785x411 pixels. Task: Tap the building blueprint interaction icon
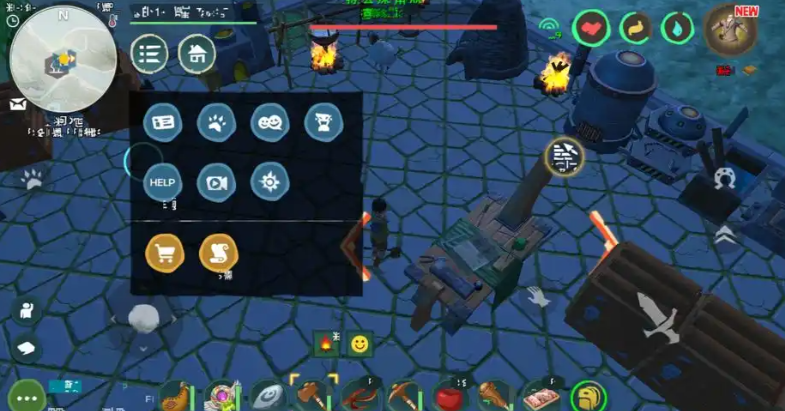(565, 155)
